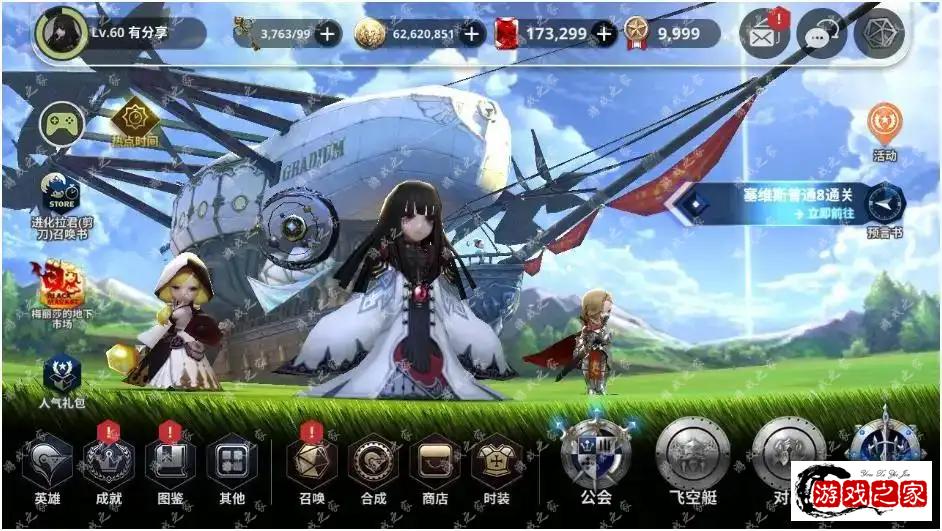Open the 人气礼包 popular gift pack

61,375
